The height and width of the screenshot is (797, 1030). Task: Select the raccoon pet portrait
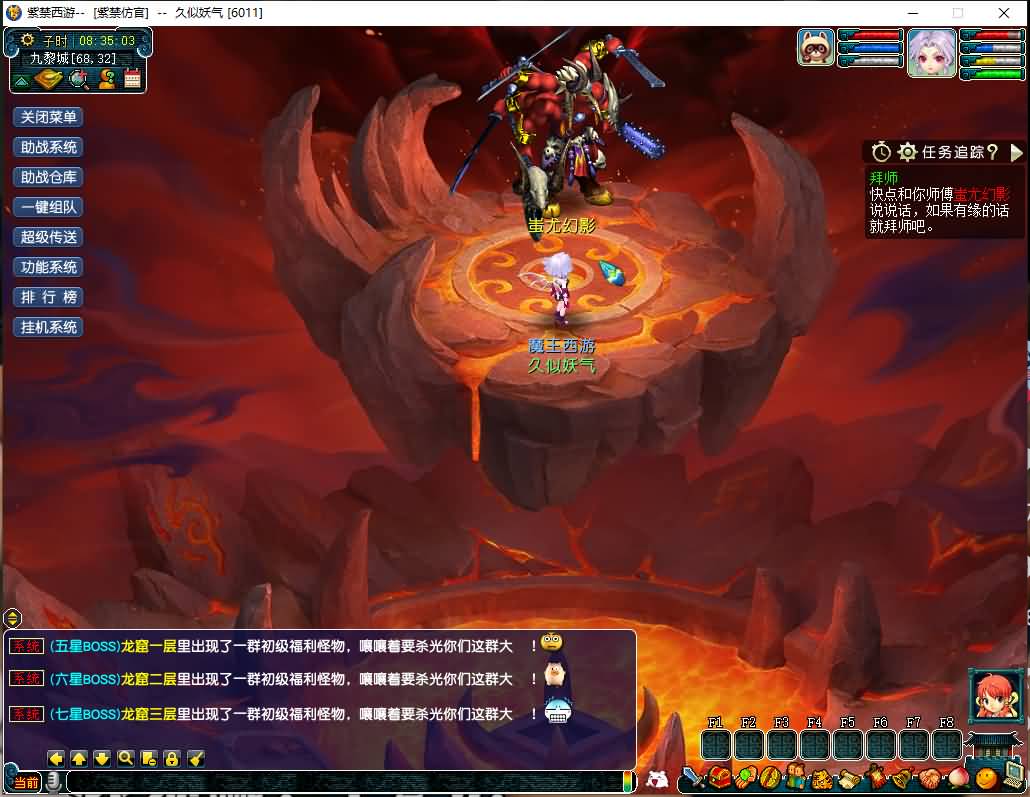coord(816,48)
